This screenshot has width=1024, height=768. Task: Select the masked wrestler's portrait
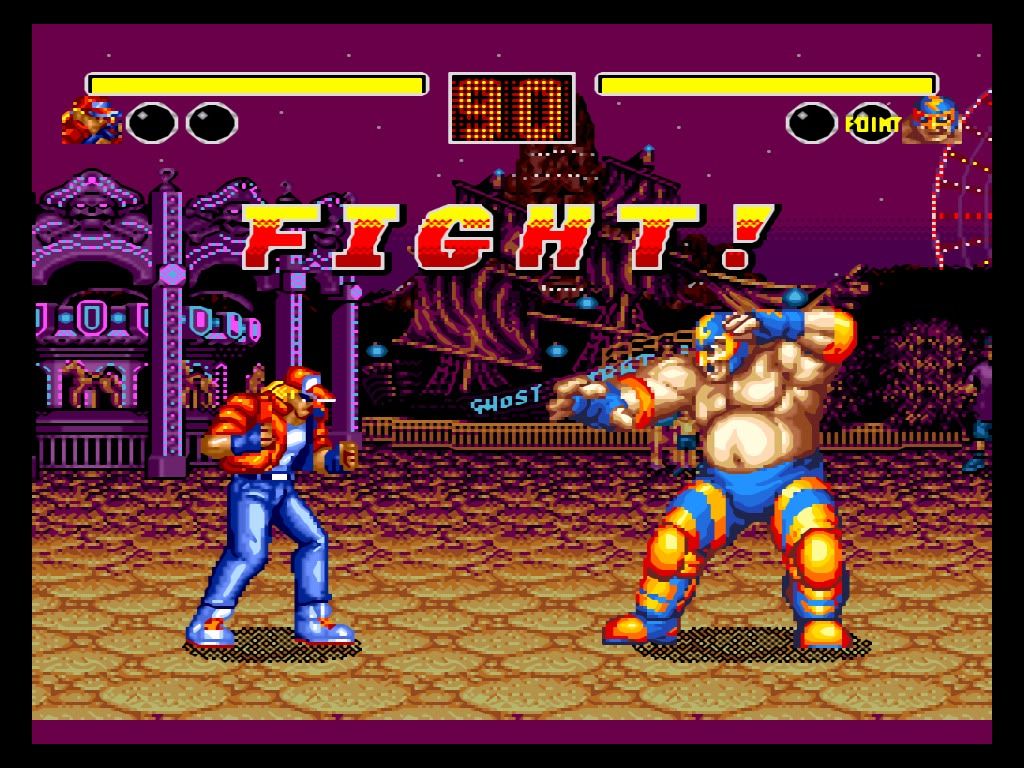[x=931, y=121]
